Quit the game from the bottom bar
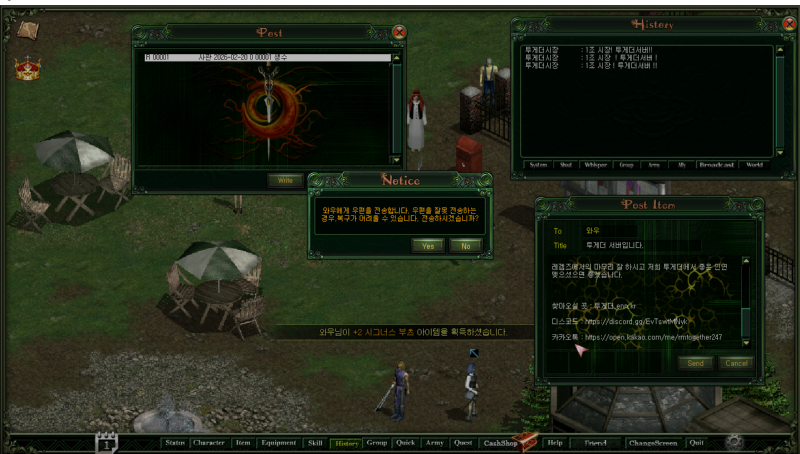The image size is (800, 454). coord(696,442)
